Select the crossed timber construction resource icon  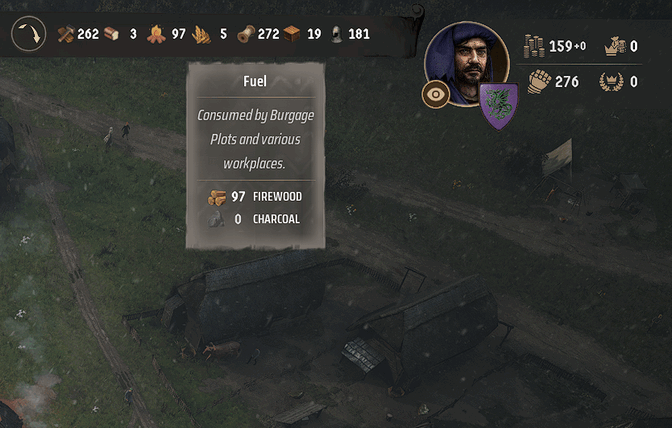coord(66,34)
